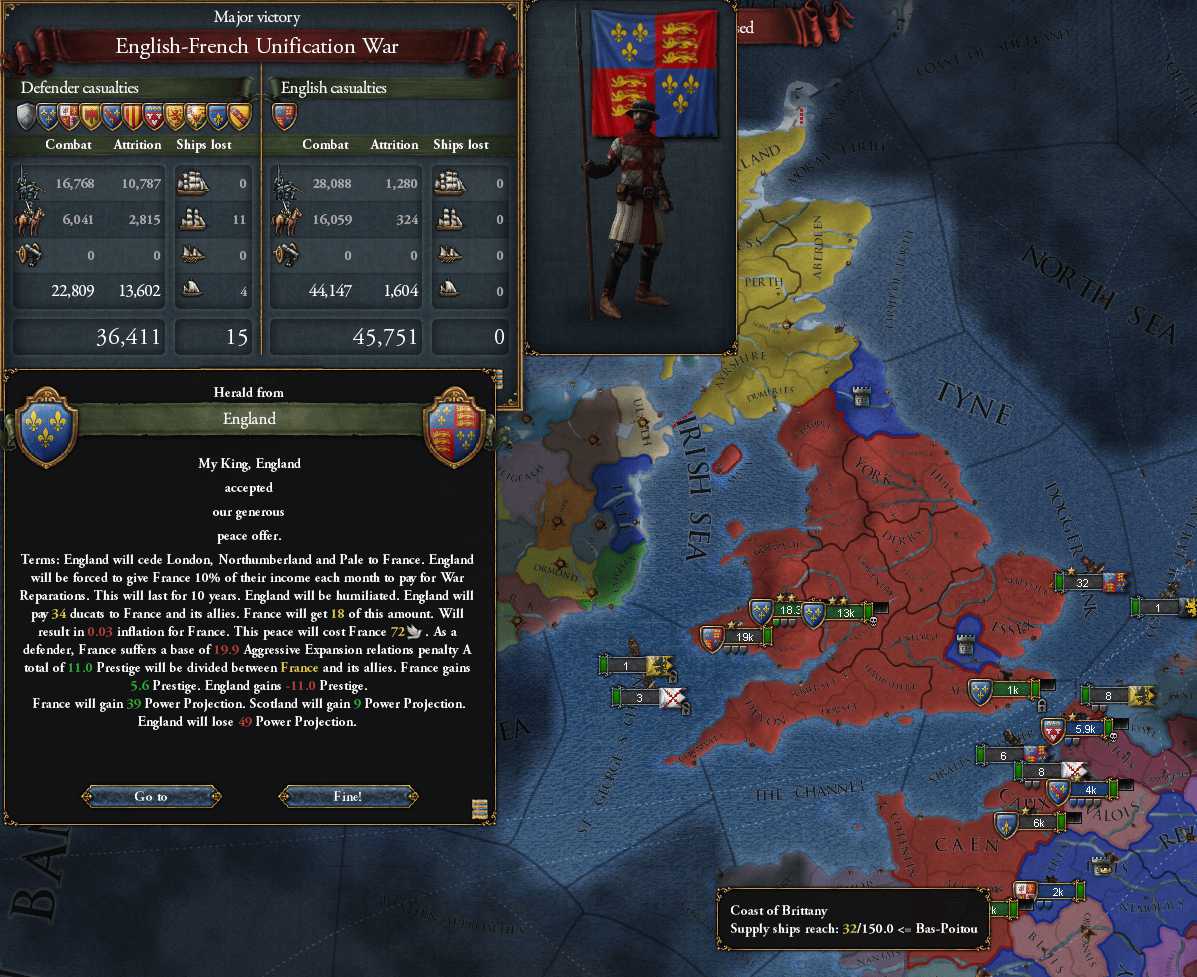Click the Go to button in the herald message
1197x977 pixels.
point(151,797)
